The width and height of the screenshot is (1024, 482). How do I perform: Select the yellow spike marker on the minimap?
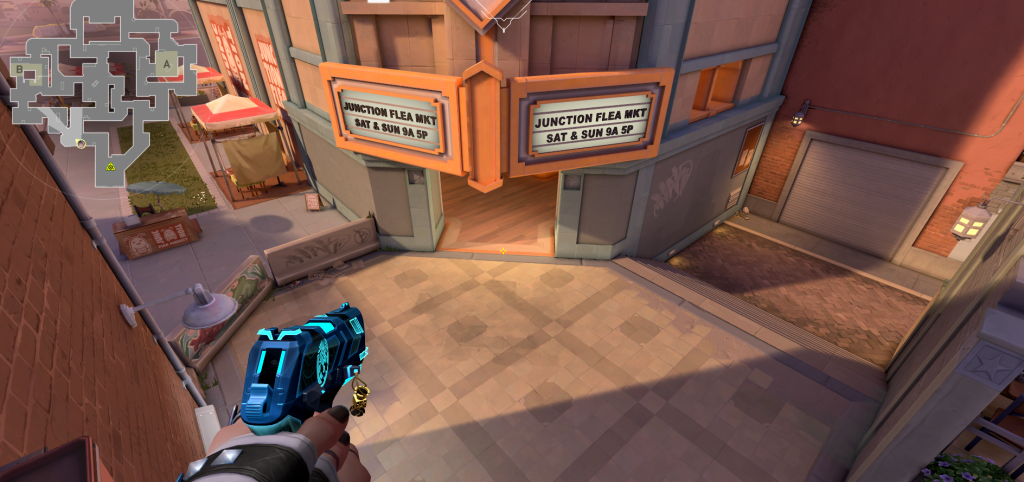pyautogui.click(x=111, y=165)
